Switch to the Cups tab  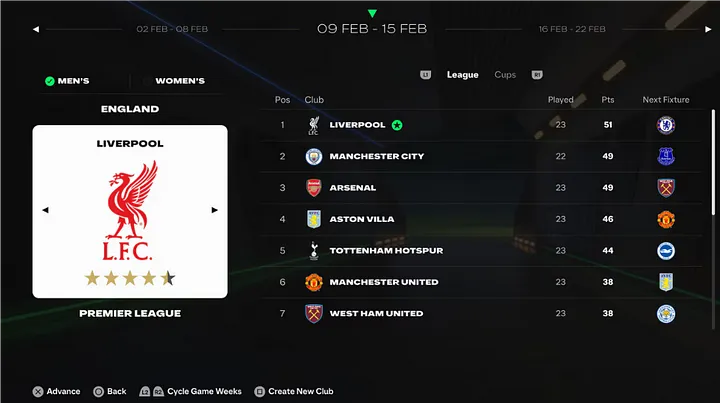[x=506, y=75]
